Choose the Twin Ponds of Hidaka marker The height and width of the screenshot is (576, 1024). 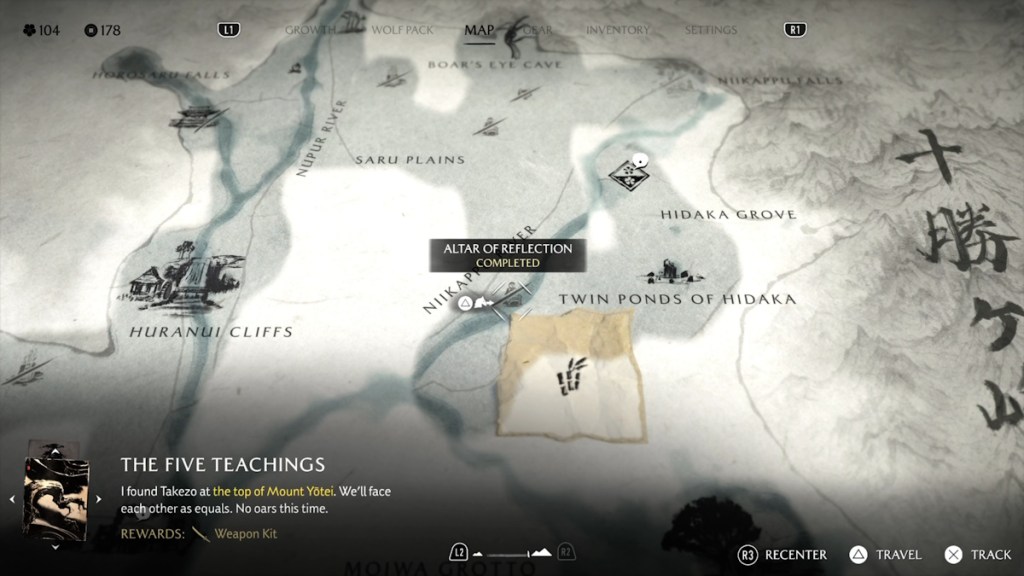click(671, 271)
